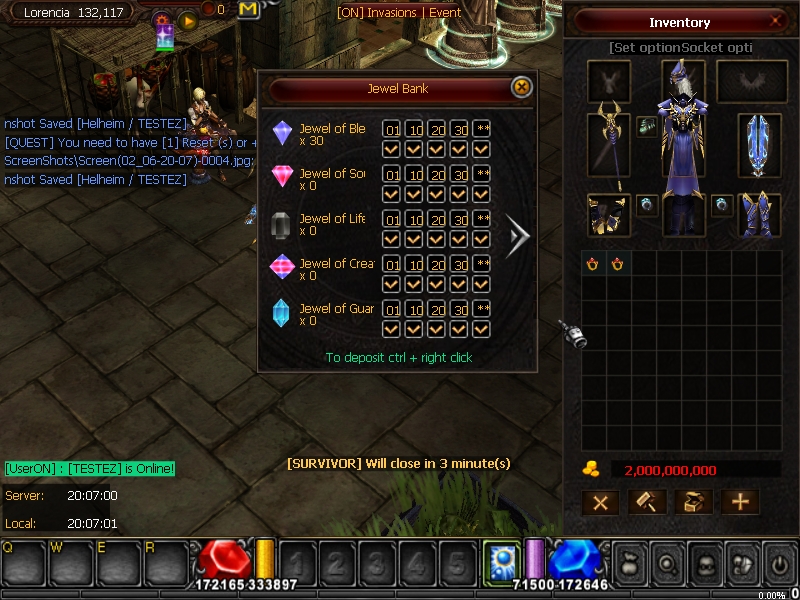Select the 01 amount for Jewel of Bless
Screen dimensions: 800x600
coord(392,130)
